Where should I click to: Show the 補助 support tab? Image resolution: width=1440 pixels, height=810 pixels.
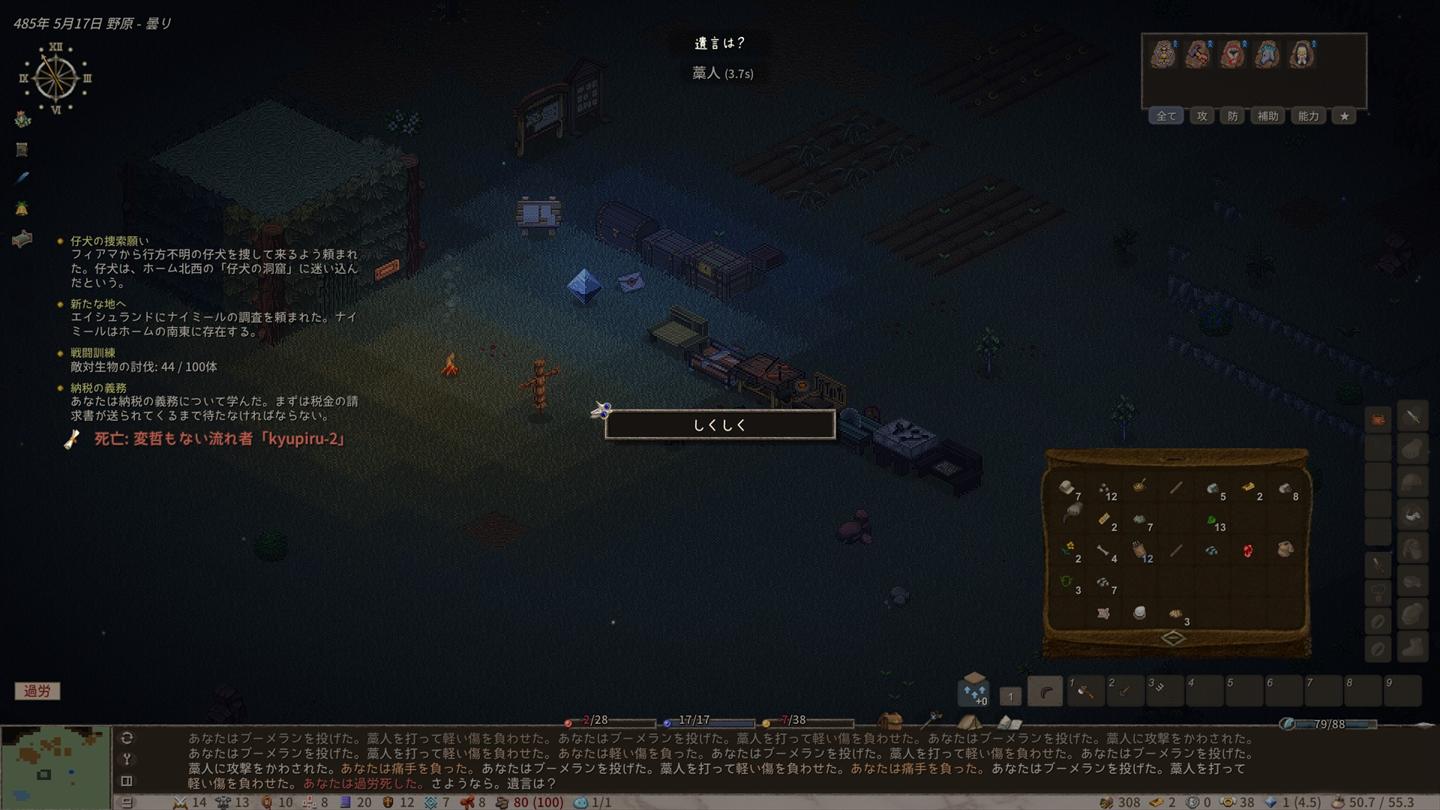pos(1267,116)
